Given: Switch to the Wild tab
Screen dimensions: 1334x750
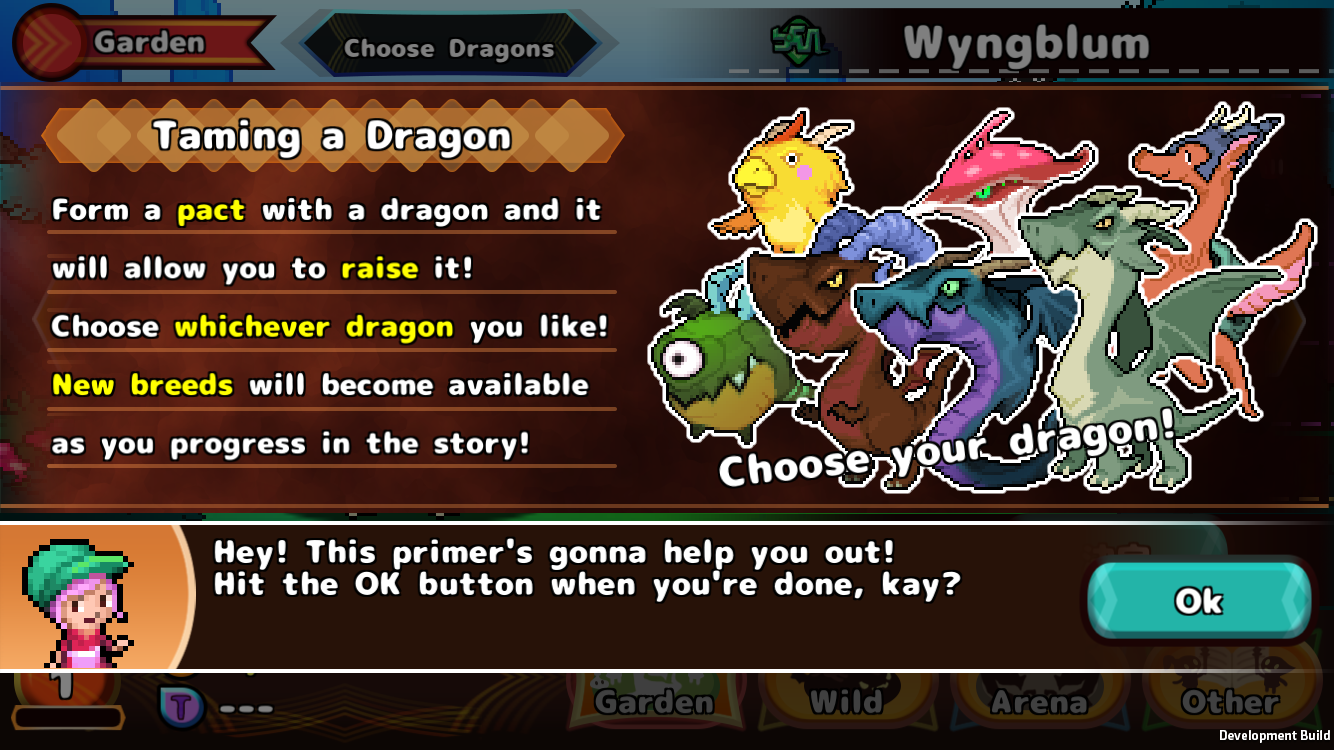Looking at the screenshot, I should pyautogui.click(x=846, y=701).
